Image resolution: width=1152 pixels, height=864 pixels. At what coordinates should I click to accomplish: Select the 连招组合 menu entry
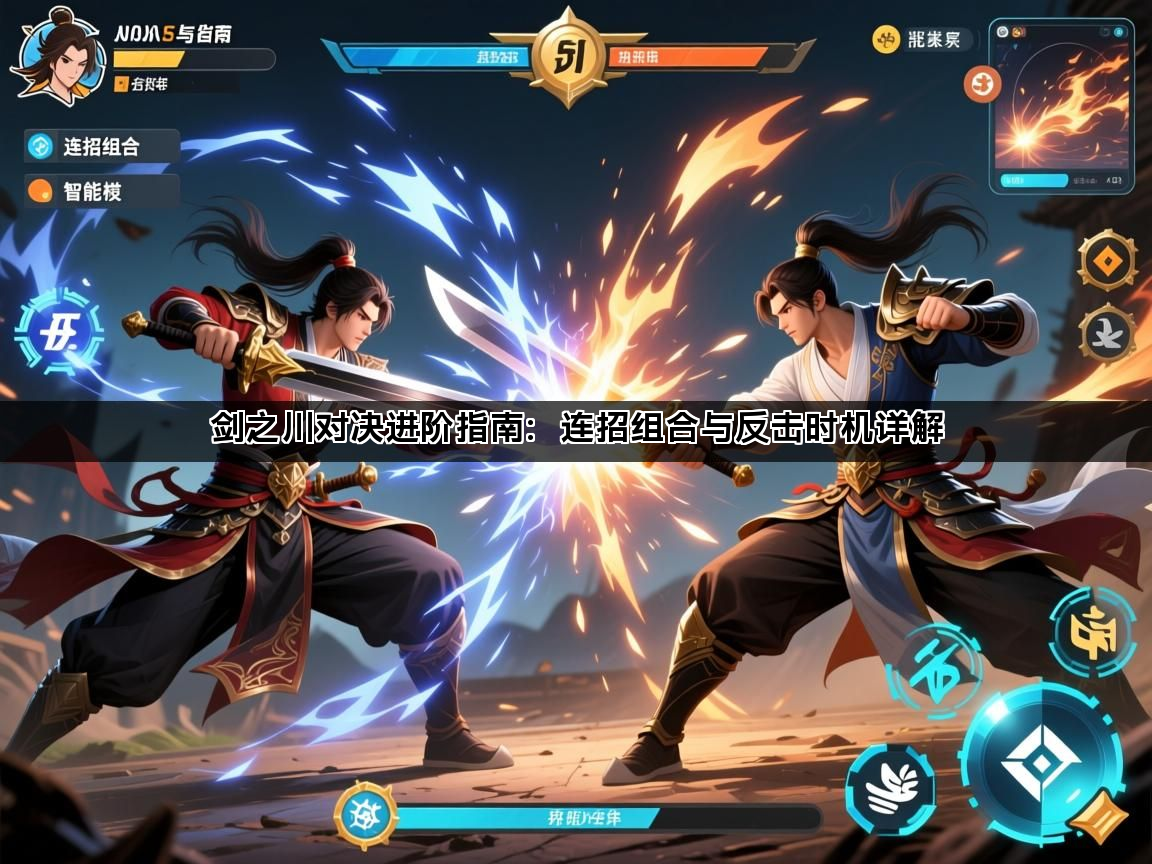[101, 146]
